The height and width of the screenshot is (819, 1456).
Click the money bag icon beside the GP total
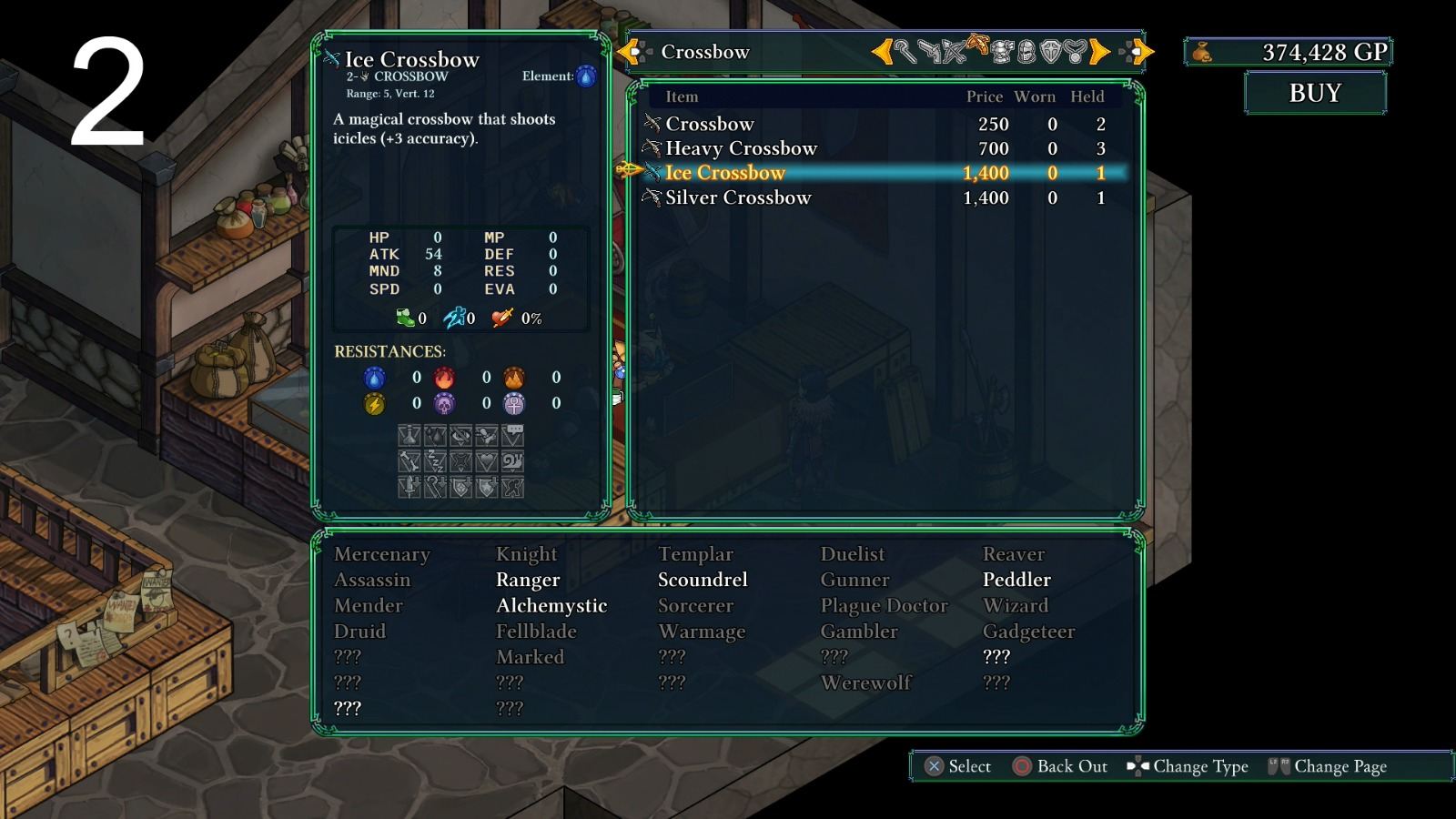pos(1200,52)
